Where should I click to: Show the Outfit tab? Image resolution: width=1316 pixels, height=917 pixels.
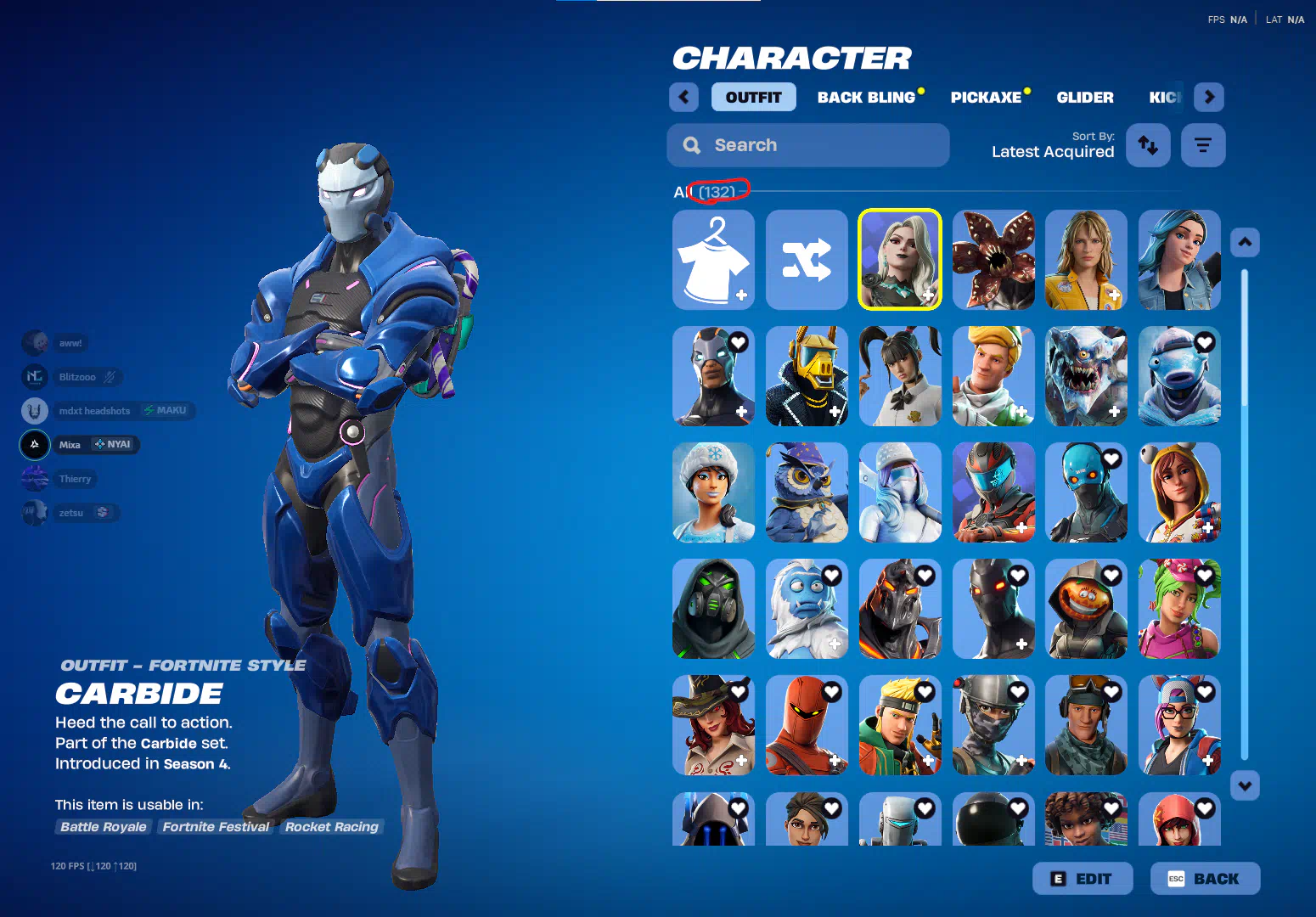[x=753, y=98]
